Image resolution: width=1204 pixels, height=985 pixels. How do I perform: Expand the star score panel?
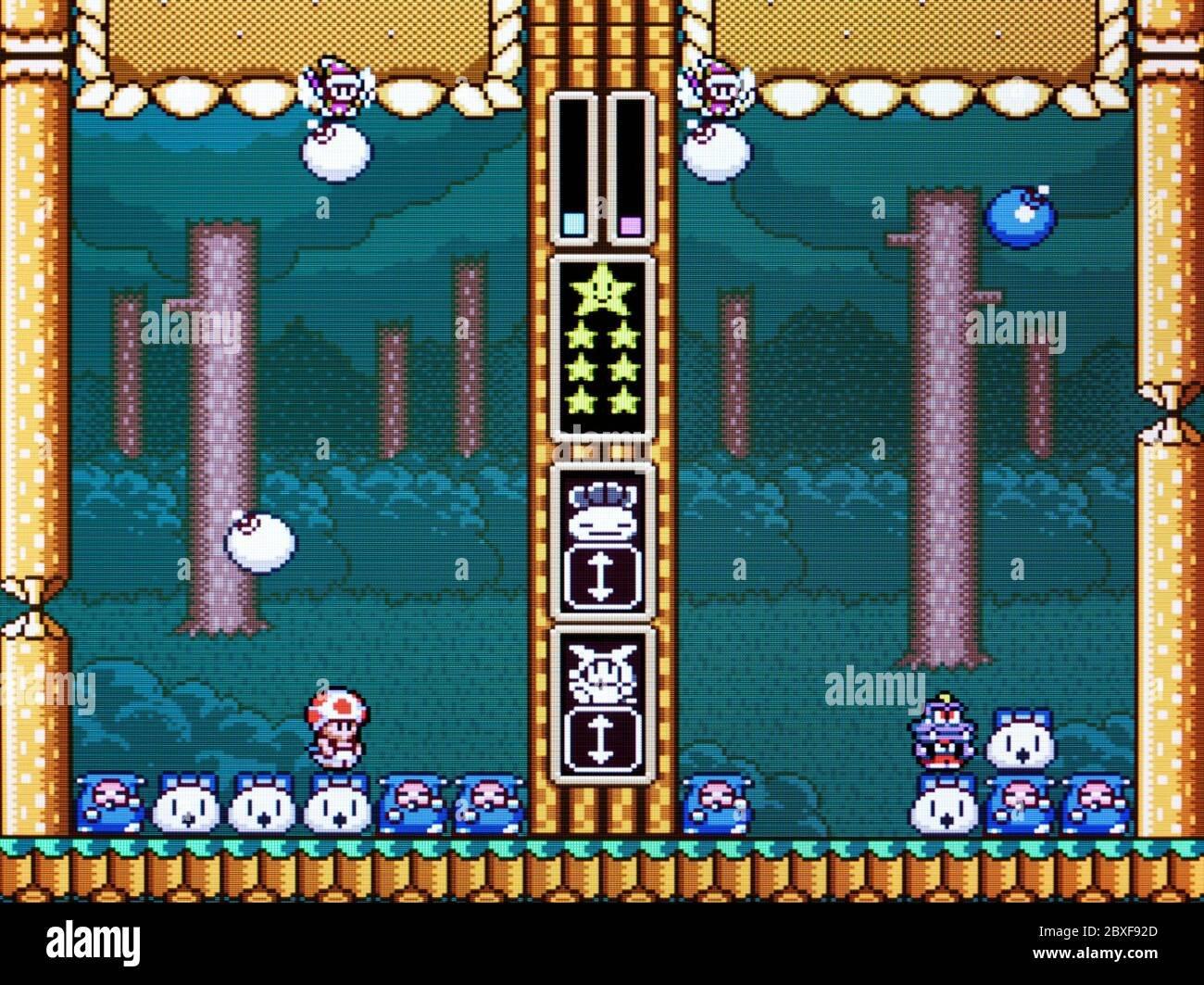pyautogui.click(x=601, y=352)
